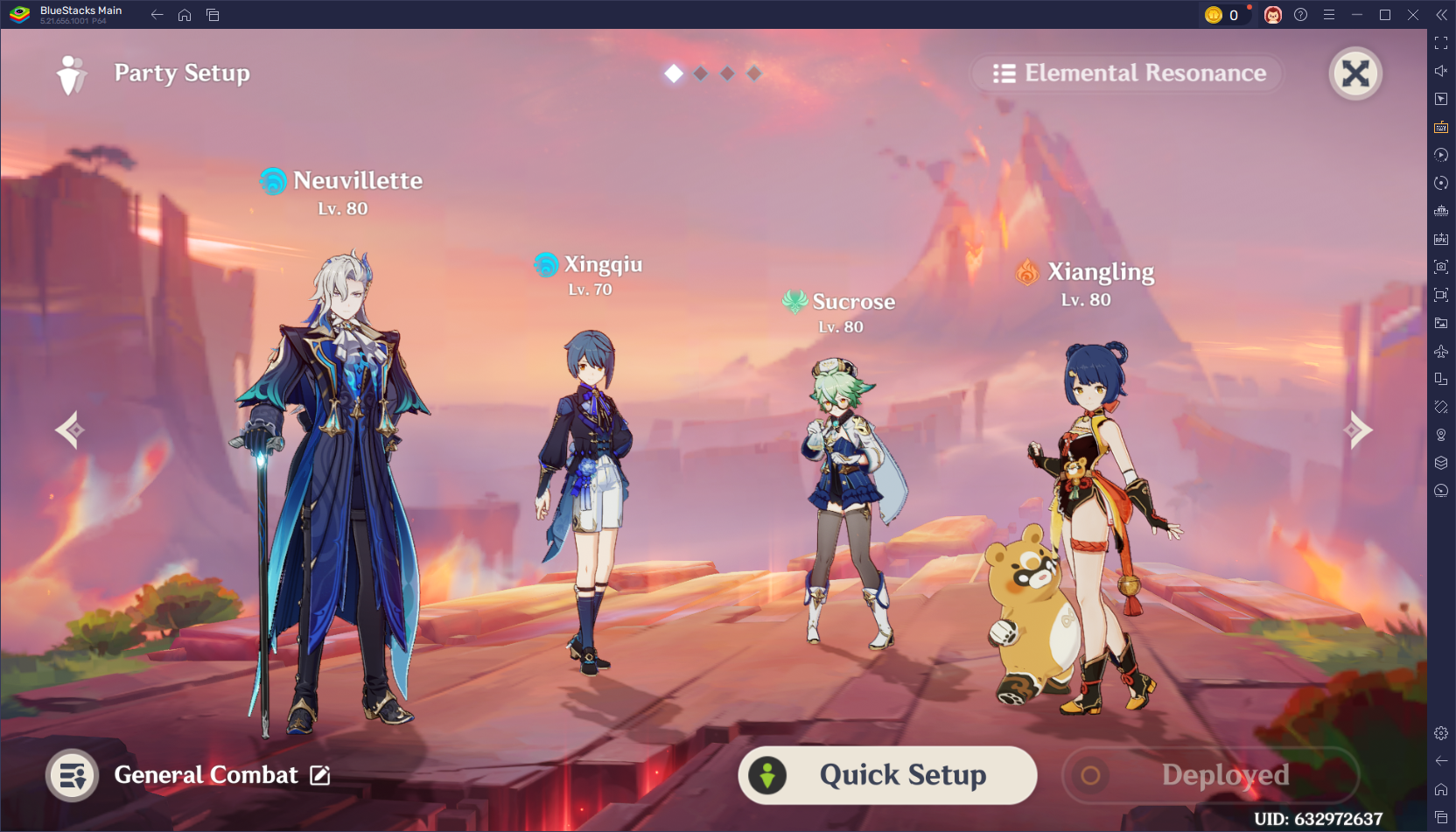Mute audio using the speaker icon
Image resolution: width=1456 pixels, height=832 pixels.
pyautogui.click(x=1440, y=71)
